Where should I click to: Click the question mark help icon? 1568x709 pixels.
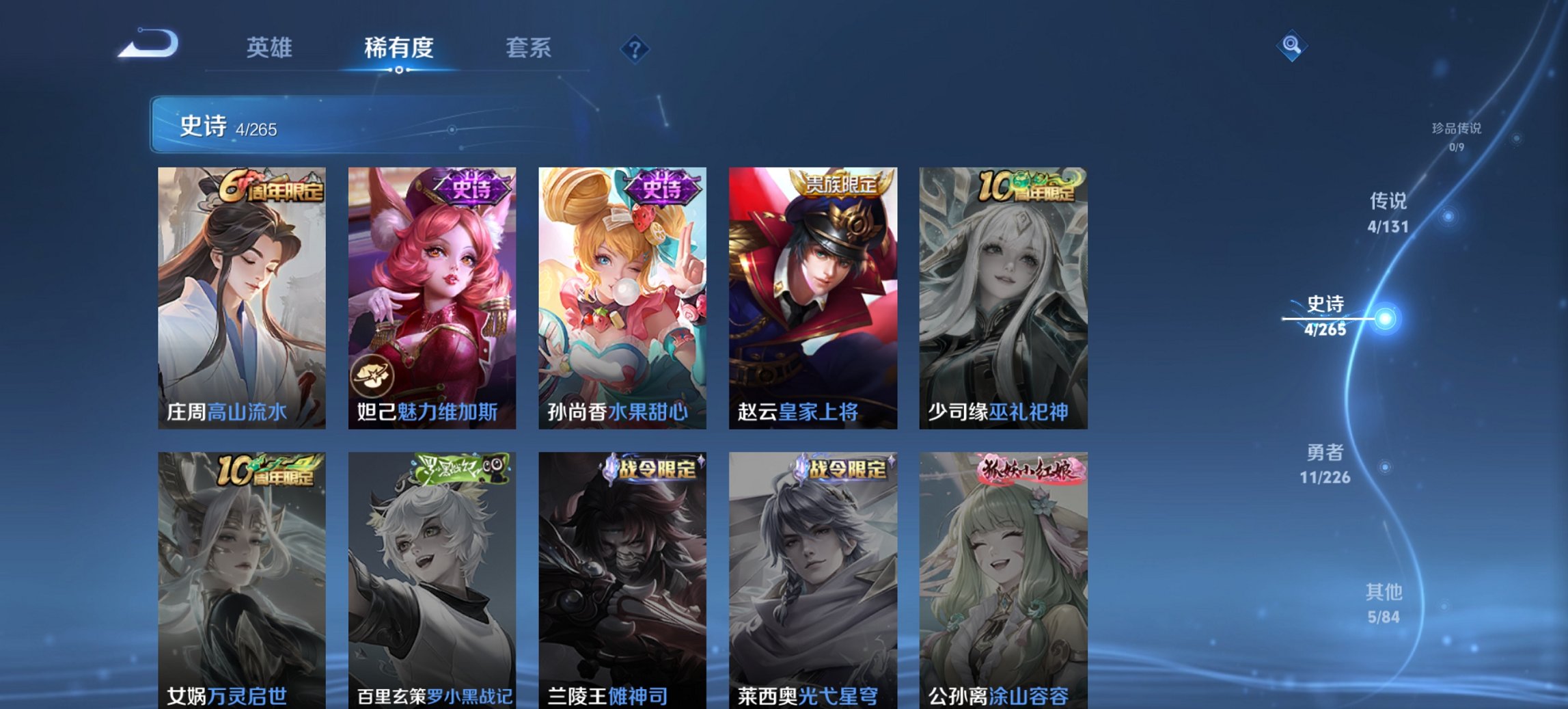[x=634, y=48]
